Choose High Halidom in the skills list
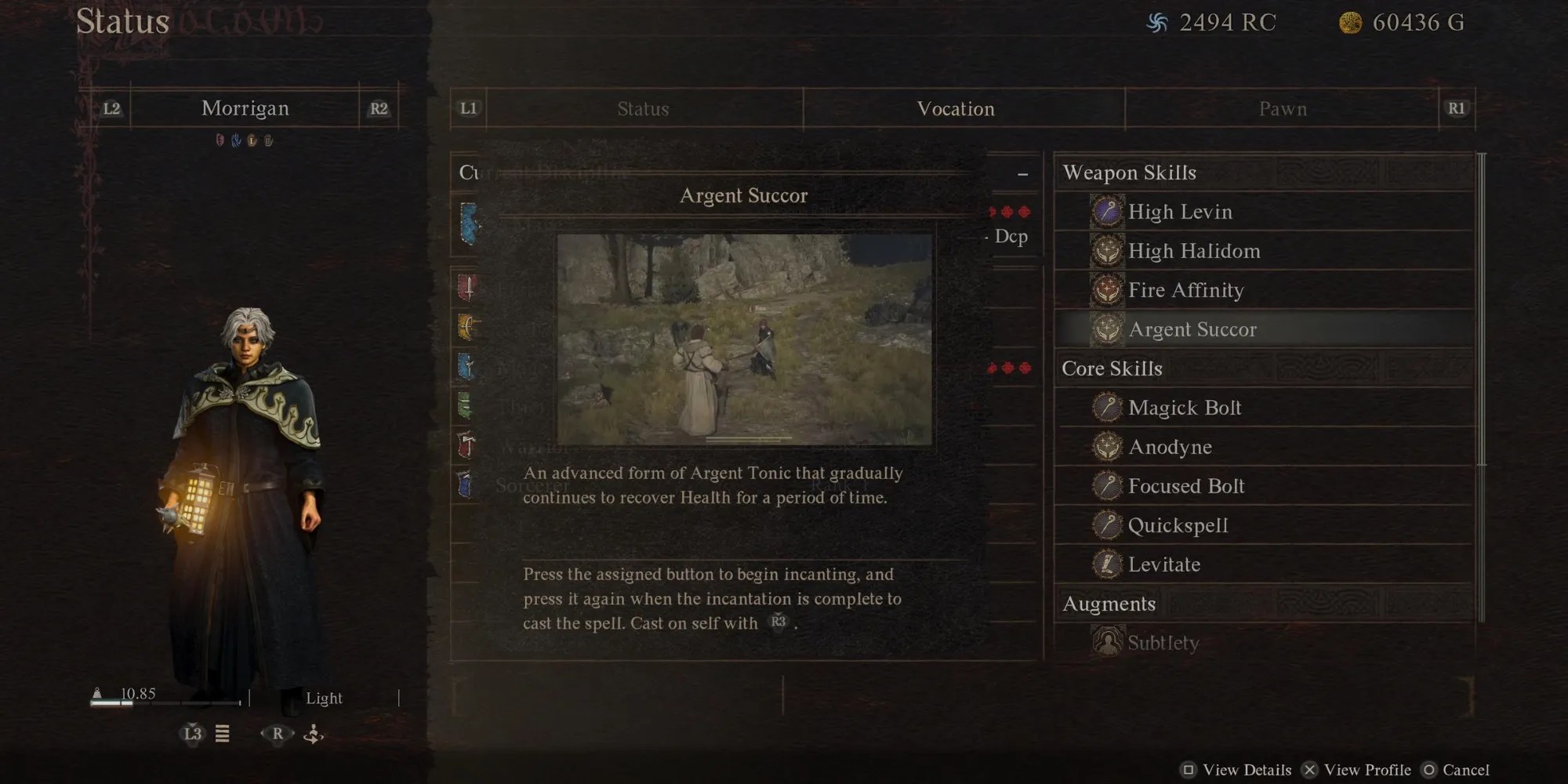 click(x=1193, y=251)
